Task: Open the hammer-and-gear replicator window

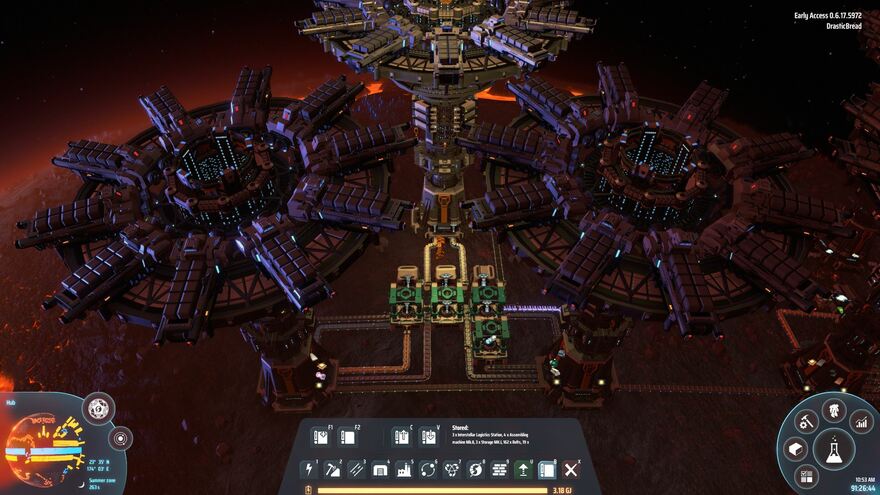Action: 806,422
